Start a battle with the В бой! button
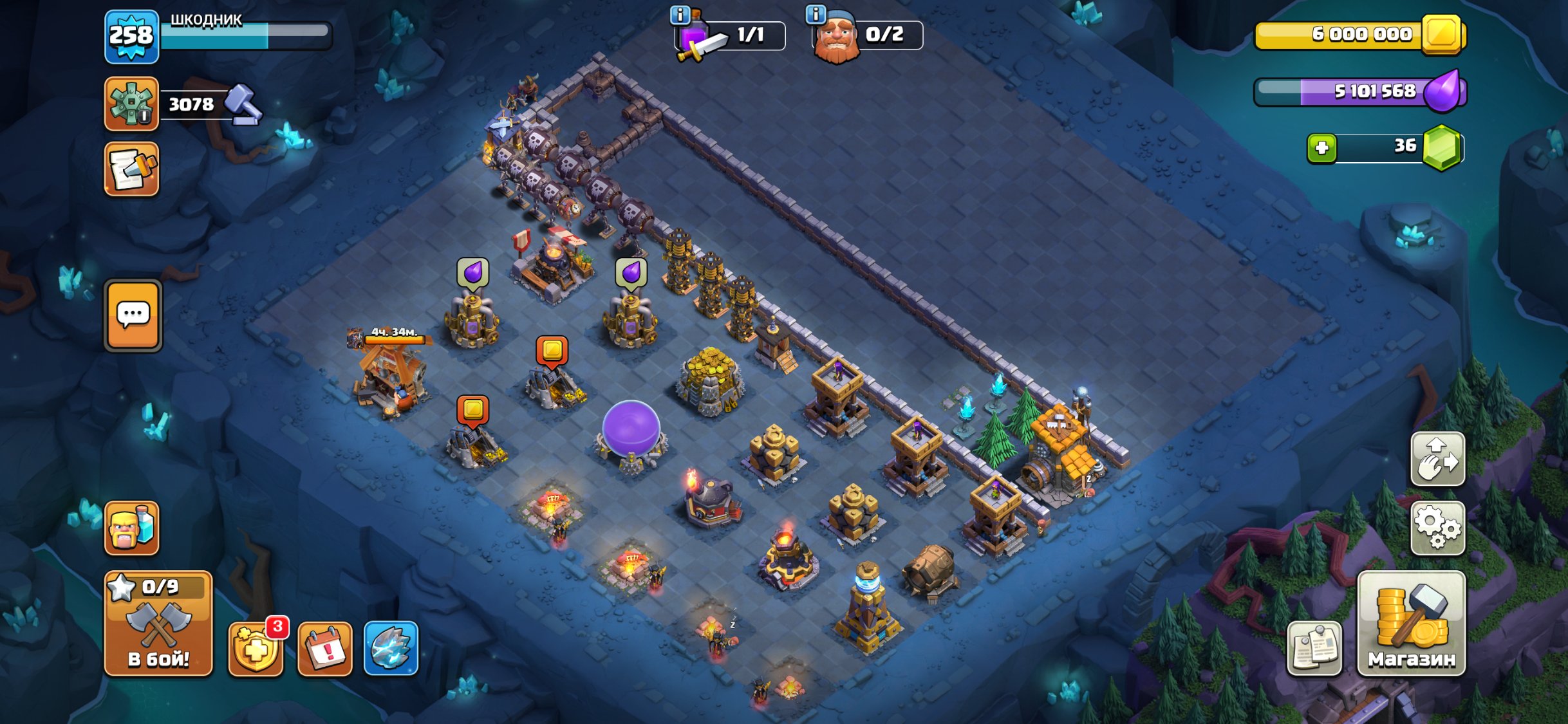This screenshot has width=1568, height=724. pos(158,623)
